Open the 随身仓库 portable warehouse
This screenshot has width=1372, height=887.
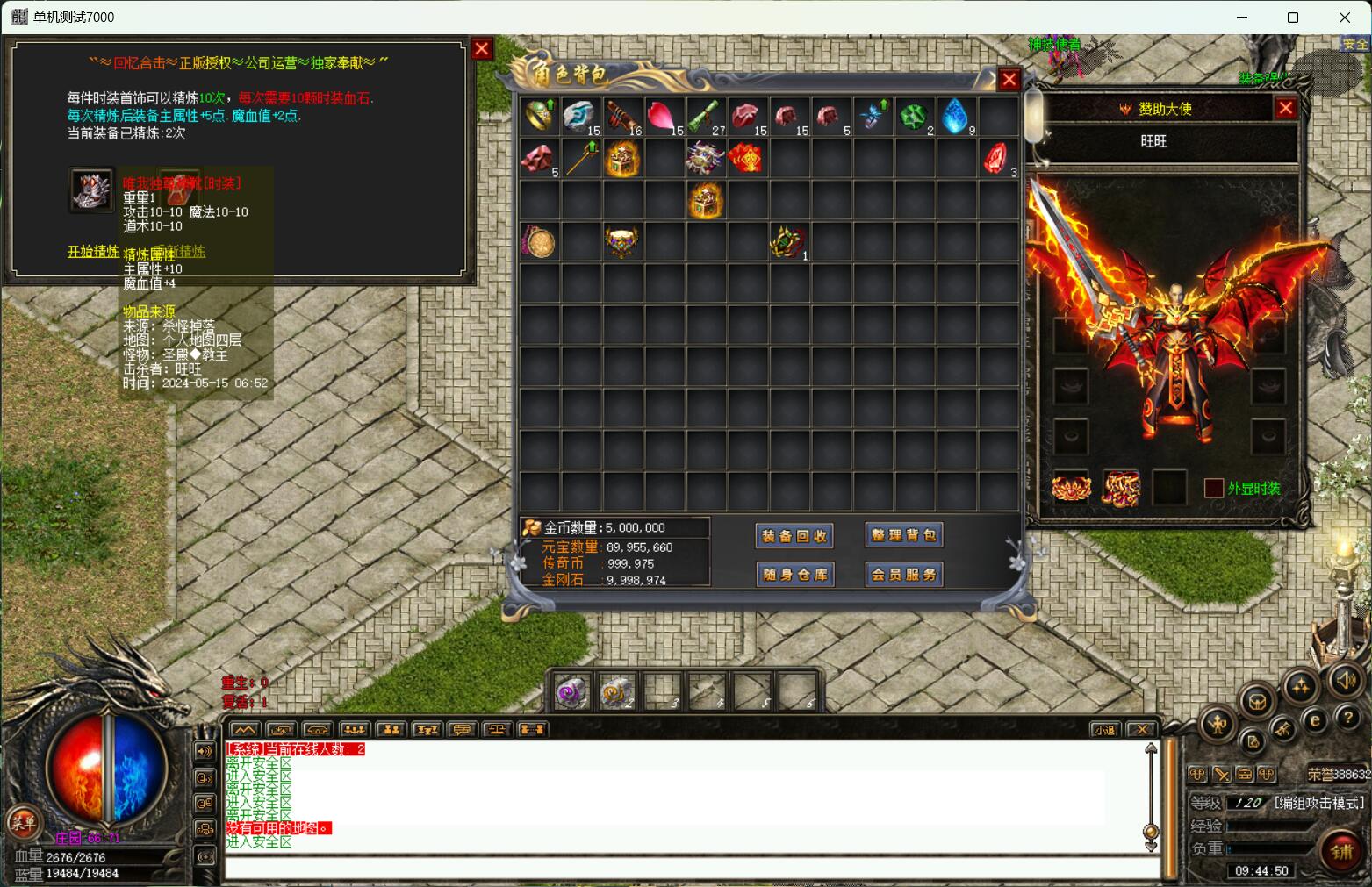pos(794,575)
